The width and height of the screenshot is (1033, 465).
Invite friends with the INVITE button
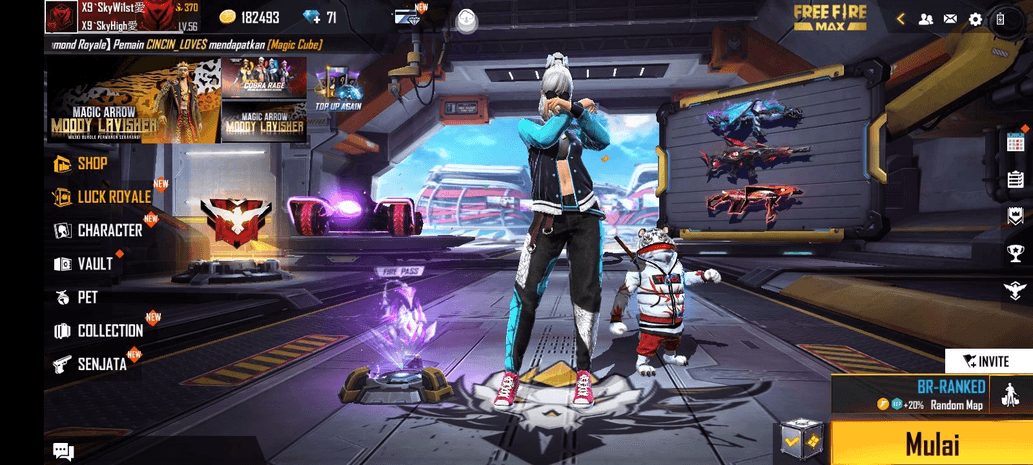987,361
